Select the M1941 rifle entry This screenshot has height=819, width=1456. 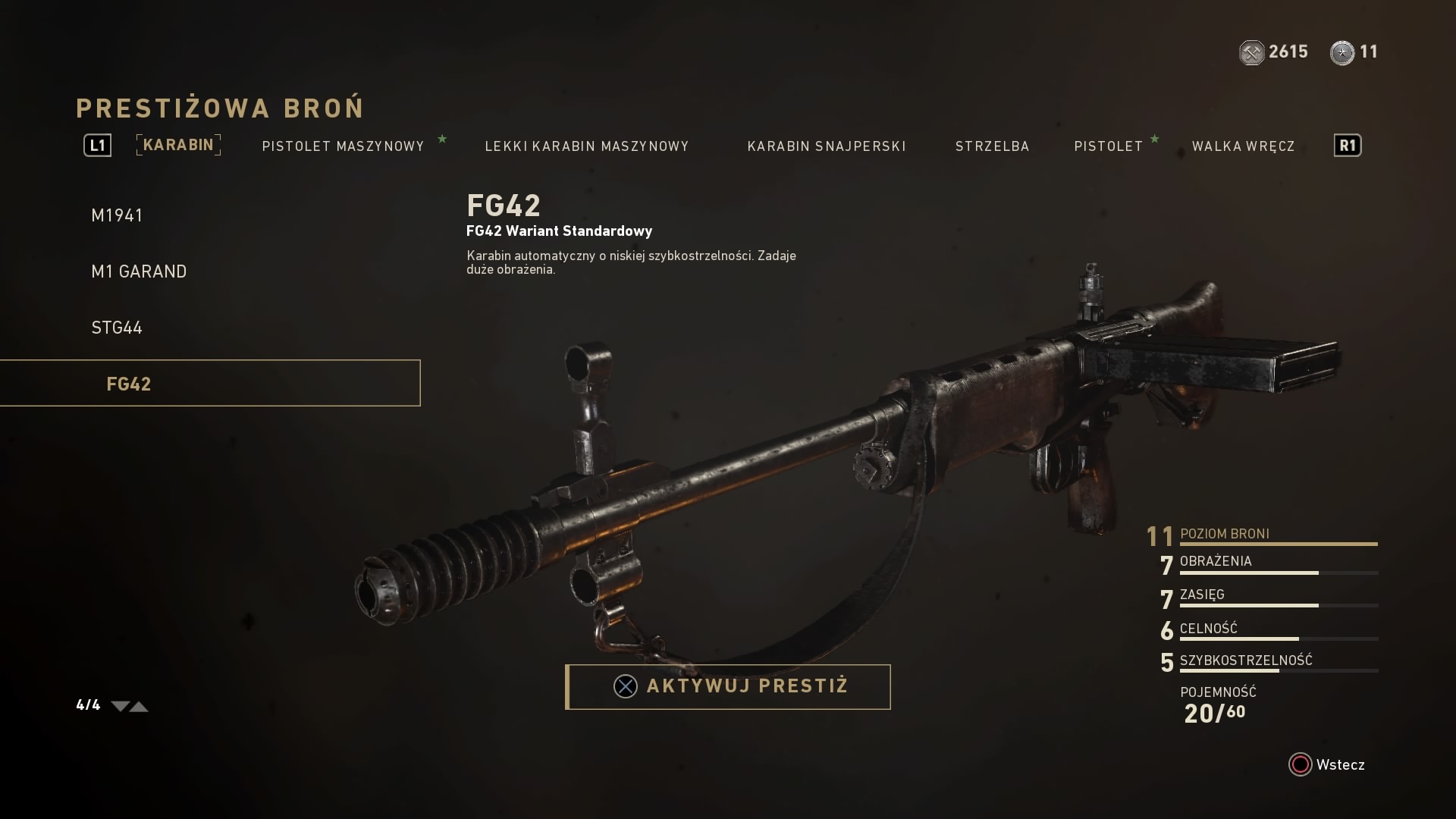pyautogui.click(x=118, y=215)
